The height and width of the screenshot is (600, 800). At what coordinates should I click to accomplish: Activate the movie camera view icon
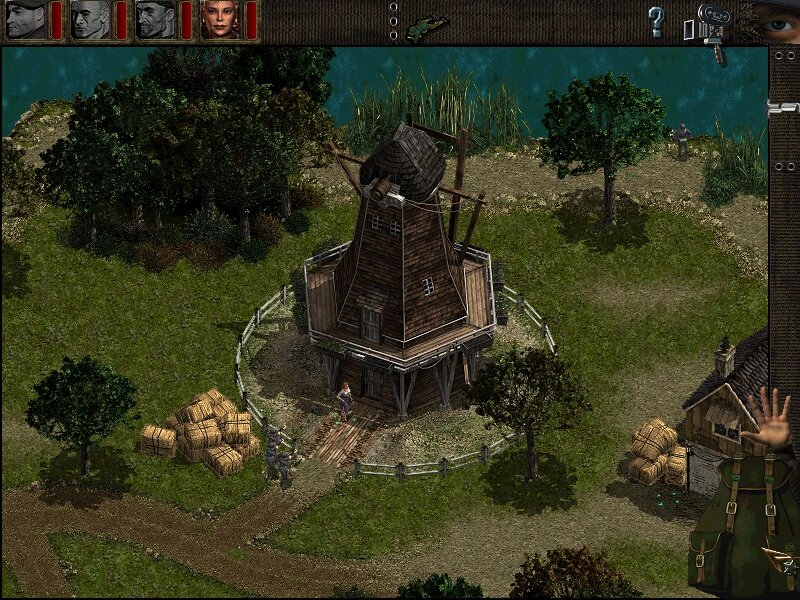click(711, 24)
